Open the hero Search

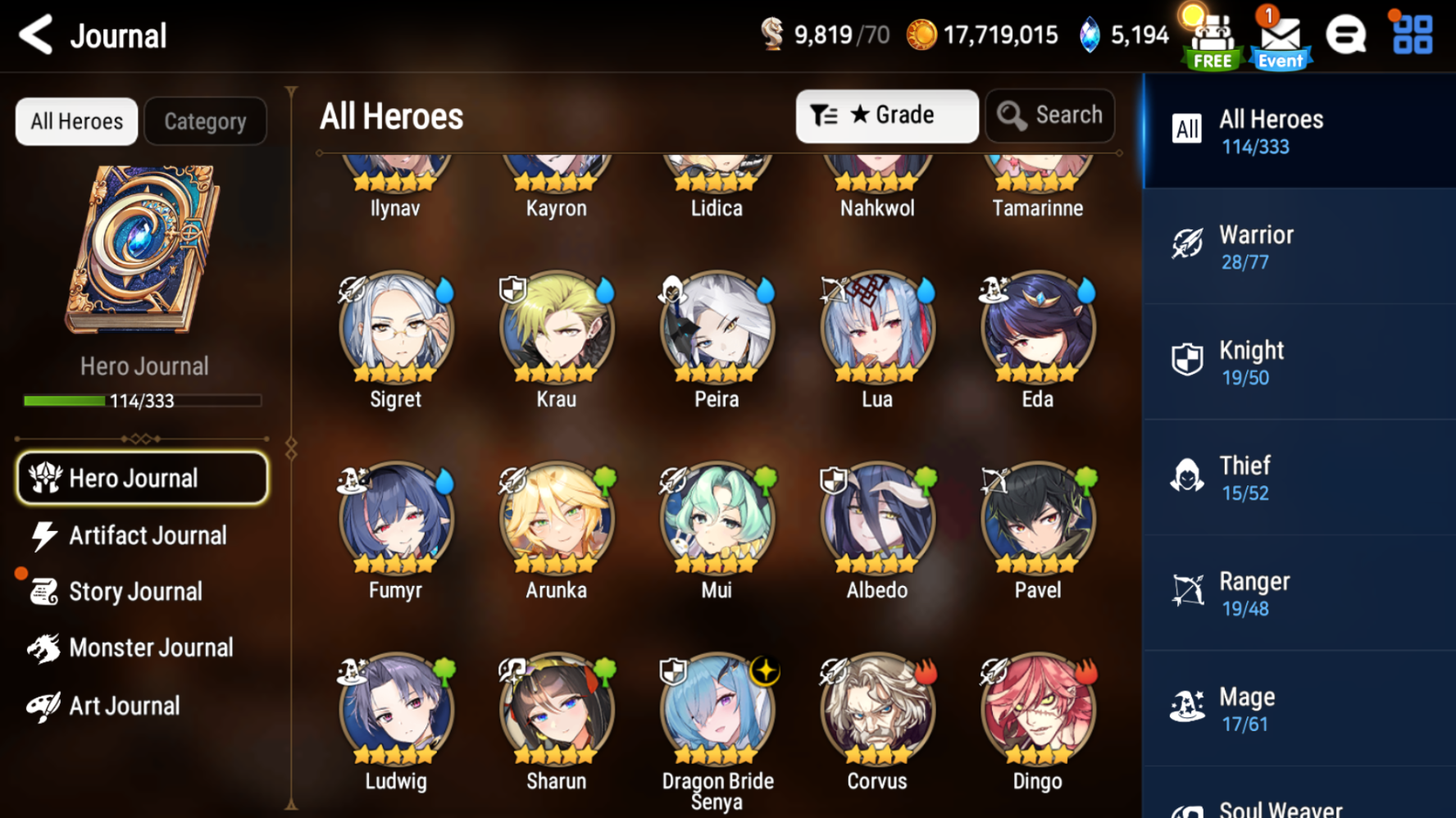pyautogui.click(x=1050, y=116)
